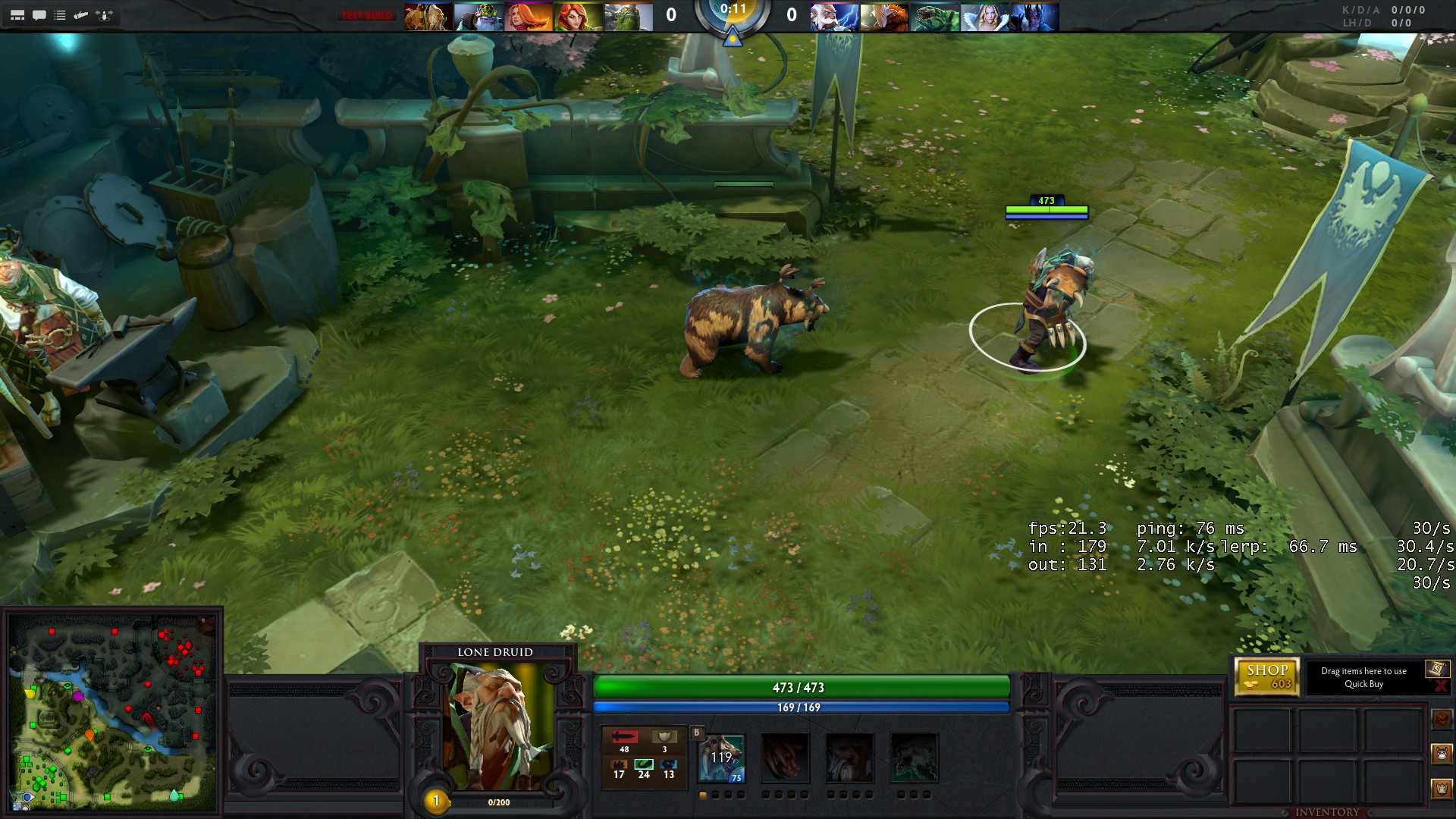The image size is (1456, 819).
Task: Select Zeus portrait in the top bar
Action: coord(834,17)
